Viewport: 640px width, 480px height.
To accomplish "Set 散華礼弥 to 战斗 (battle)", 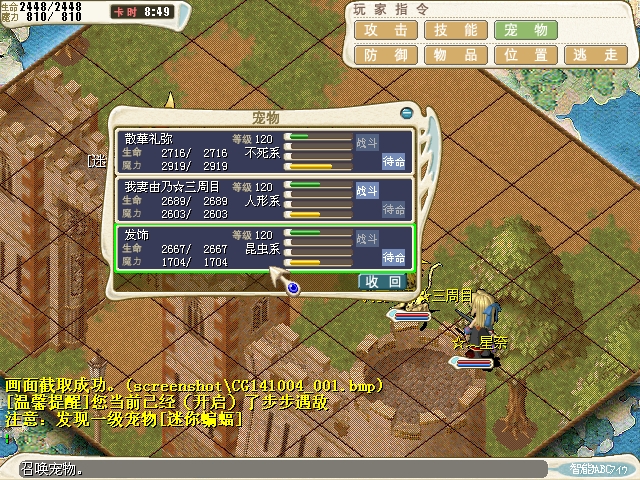I will tap(368, 142).
